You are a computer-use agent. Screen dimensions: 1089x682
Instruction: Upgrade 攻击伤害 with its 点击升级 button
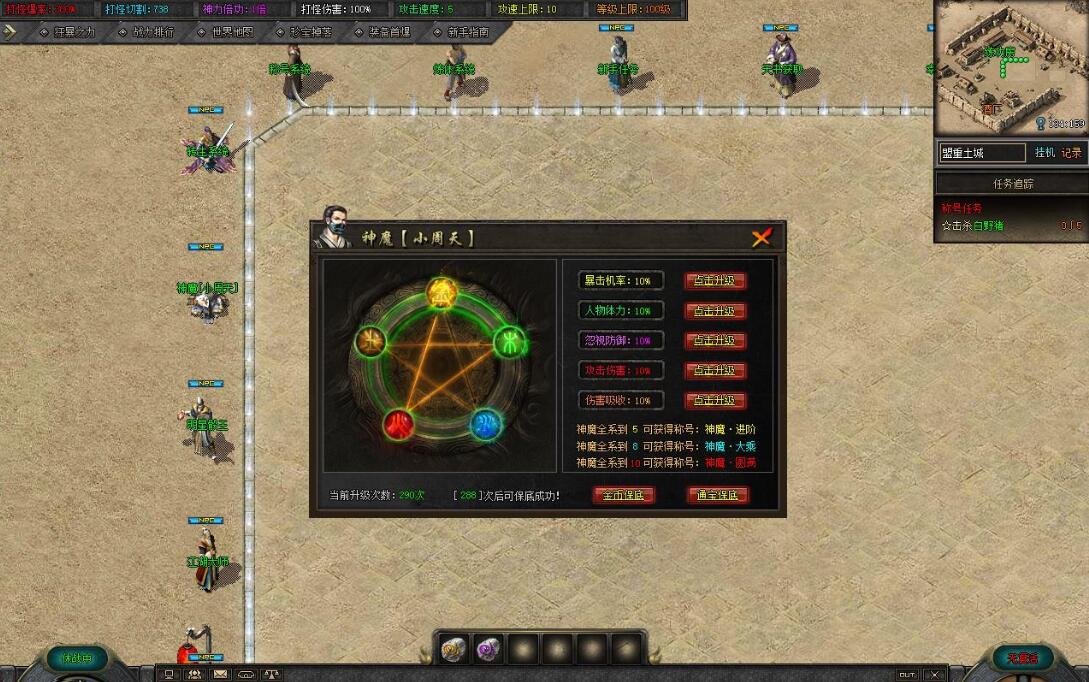click(715, 371)
